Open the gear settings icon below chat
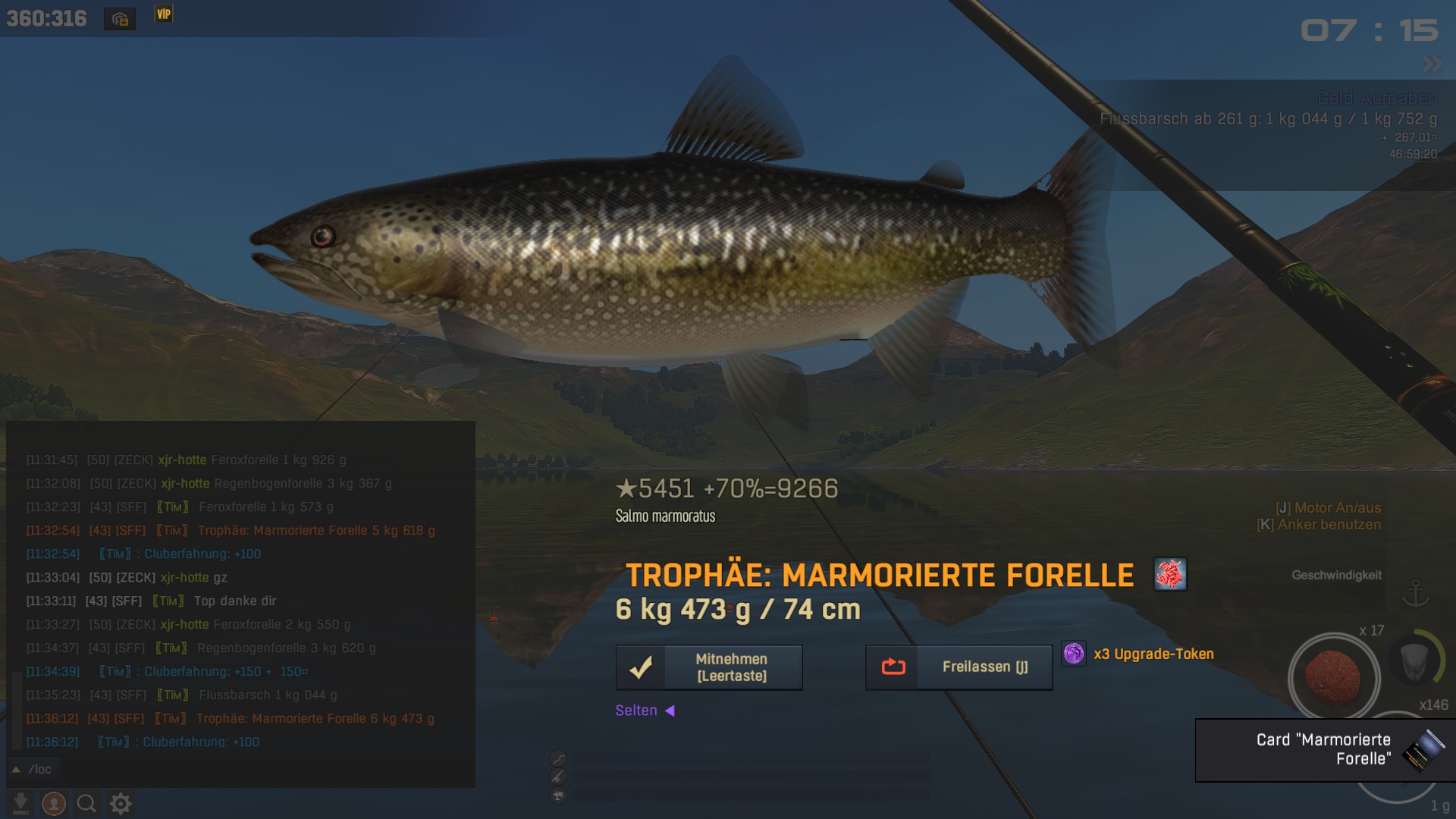 click(121, 803)
